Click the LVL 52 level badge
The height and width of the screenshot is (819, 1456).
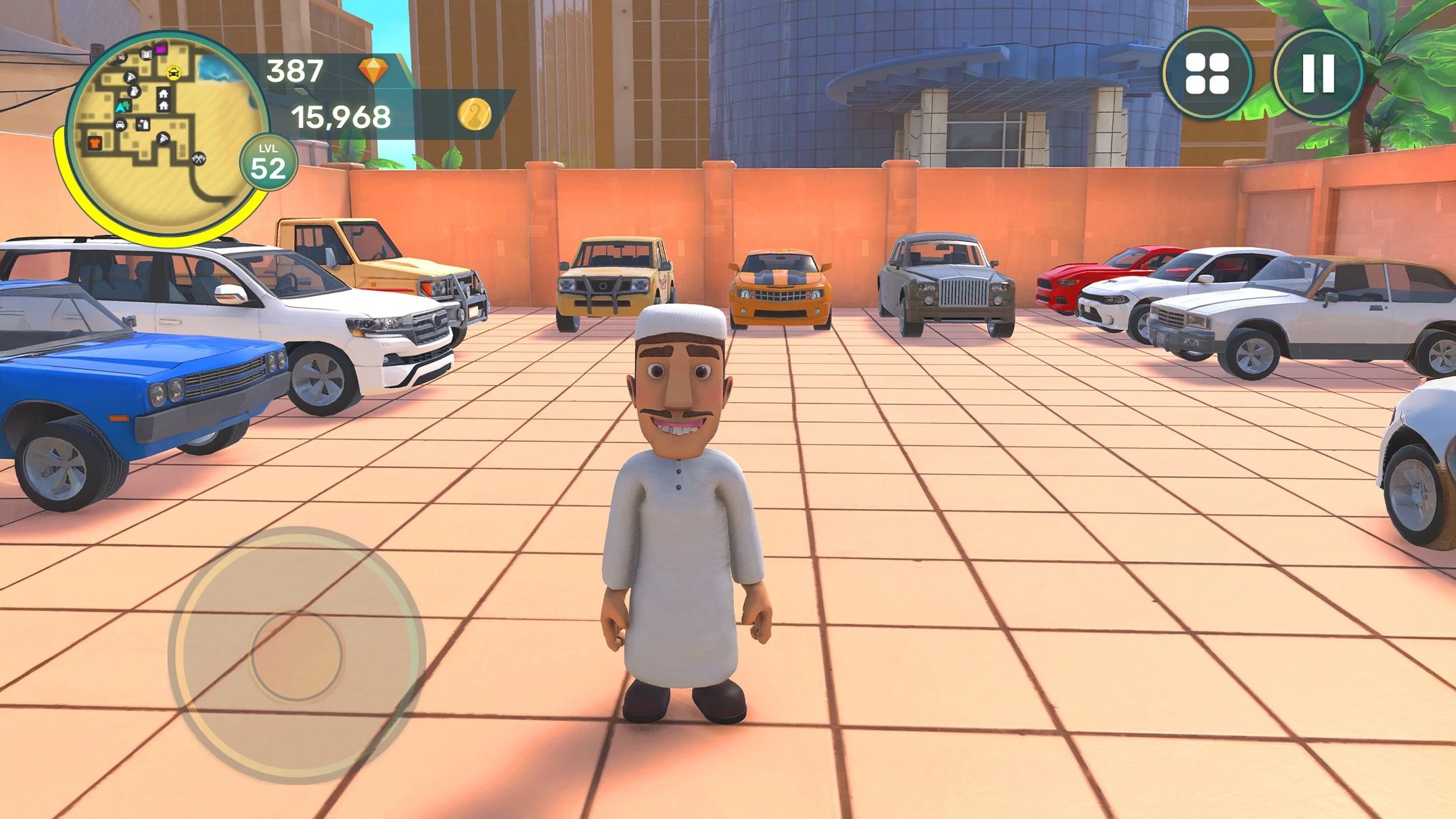click(268, 162)
